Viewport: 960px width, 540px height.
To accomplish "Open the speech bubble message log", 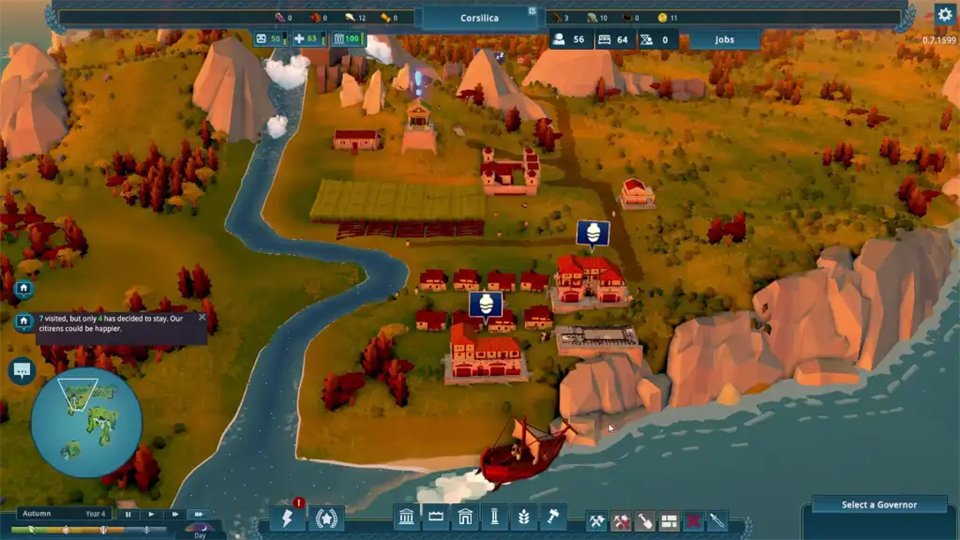I will [x=22, y=371].
